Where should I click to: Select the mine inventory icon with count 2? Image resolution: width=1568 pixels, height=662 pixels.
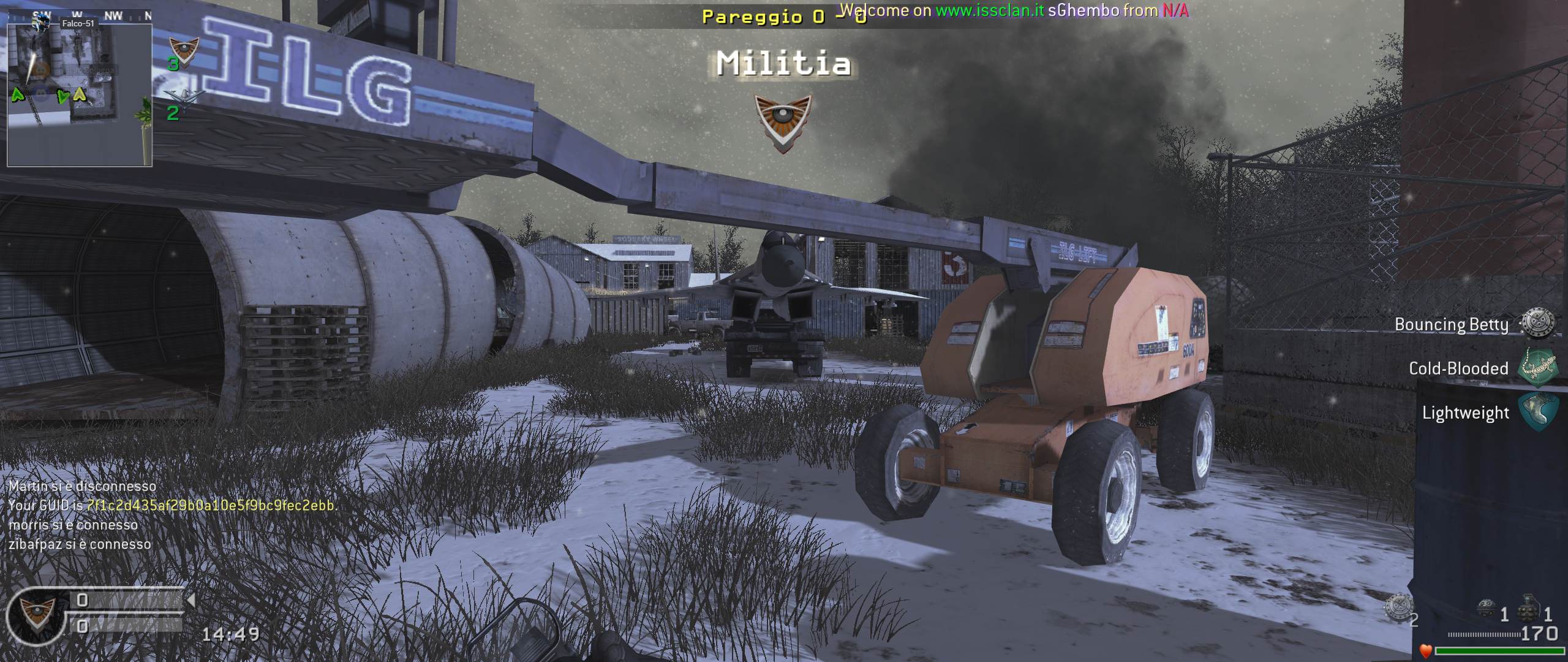1399,607
